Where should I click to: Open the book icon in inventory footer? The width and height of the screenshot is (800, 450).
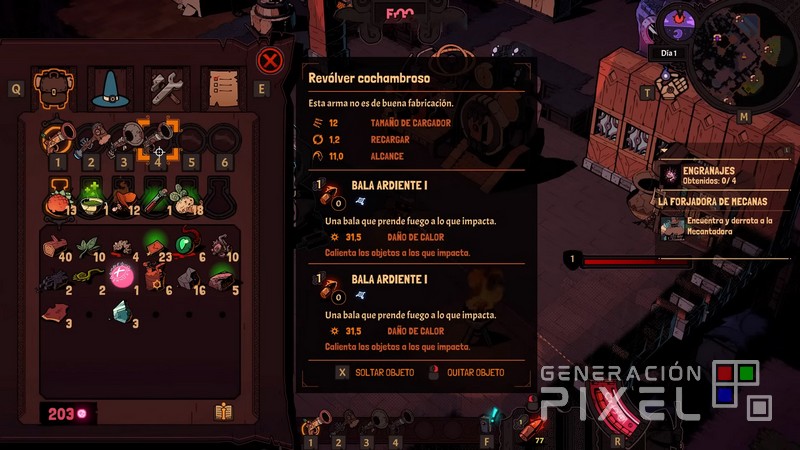point(224,412)
